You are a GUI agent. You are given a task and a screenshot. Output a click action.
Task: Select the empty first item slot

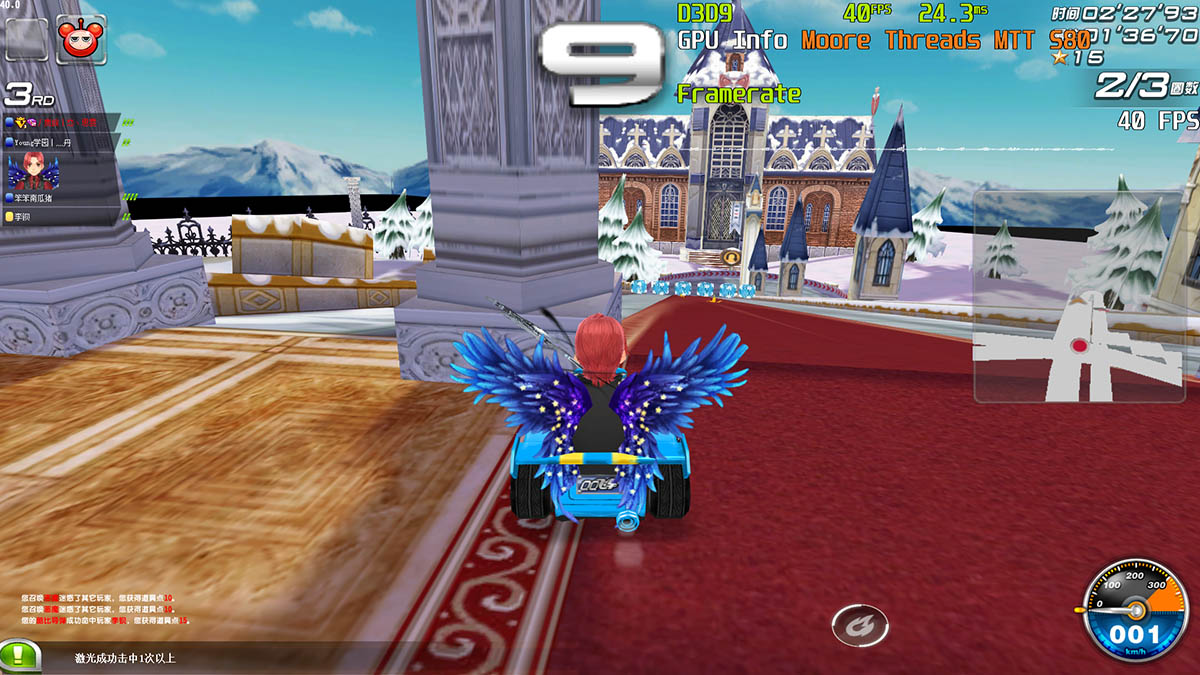(27, 39)
